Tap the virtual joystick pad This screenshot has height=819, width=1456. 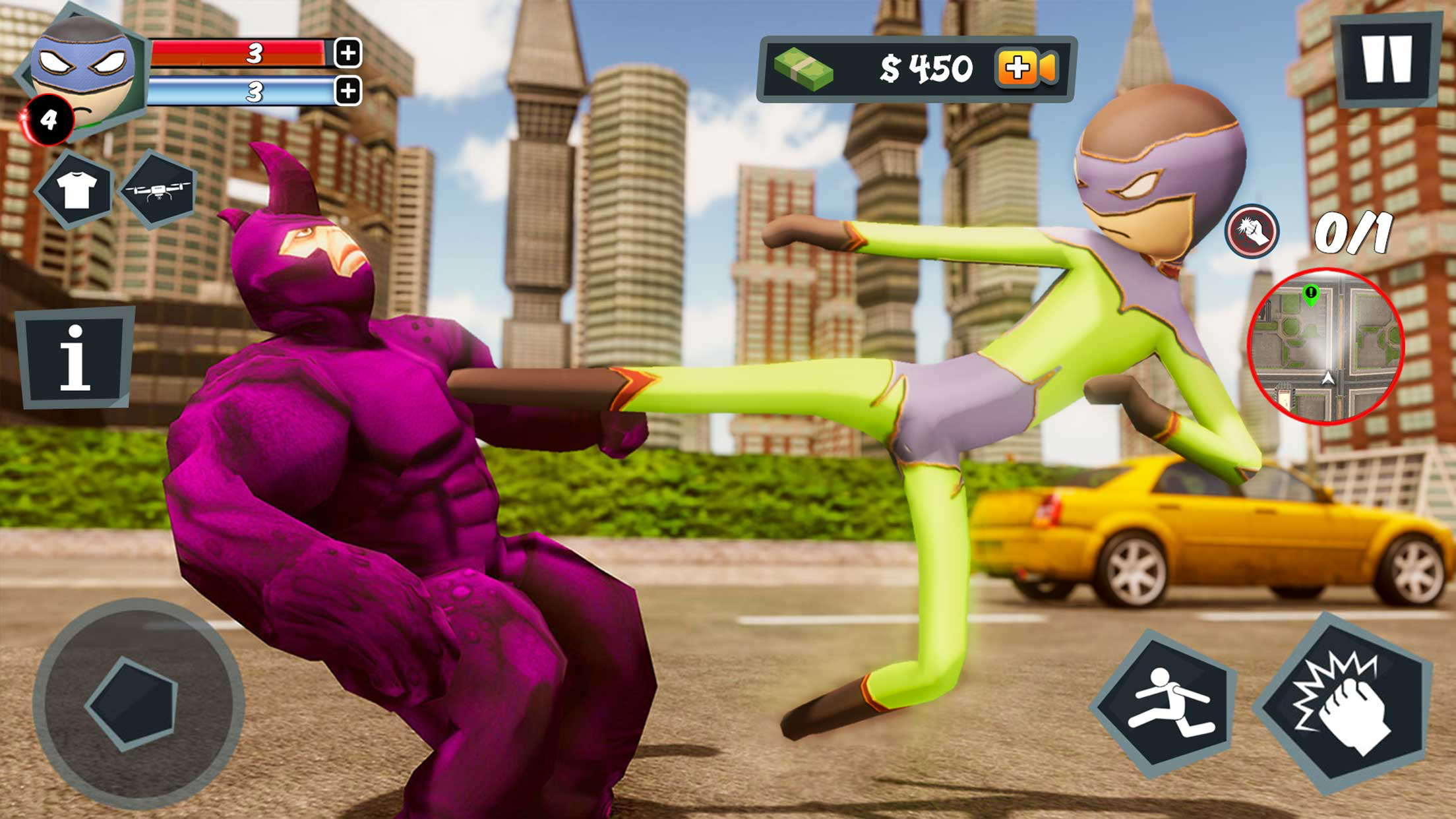point(136,703)
